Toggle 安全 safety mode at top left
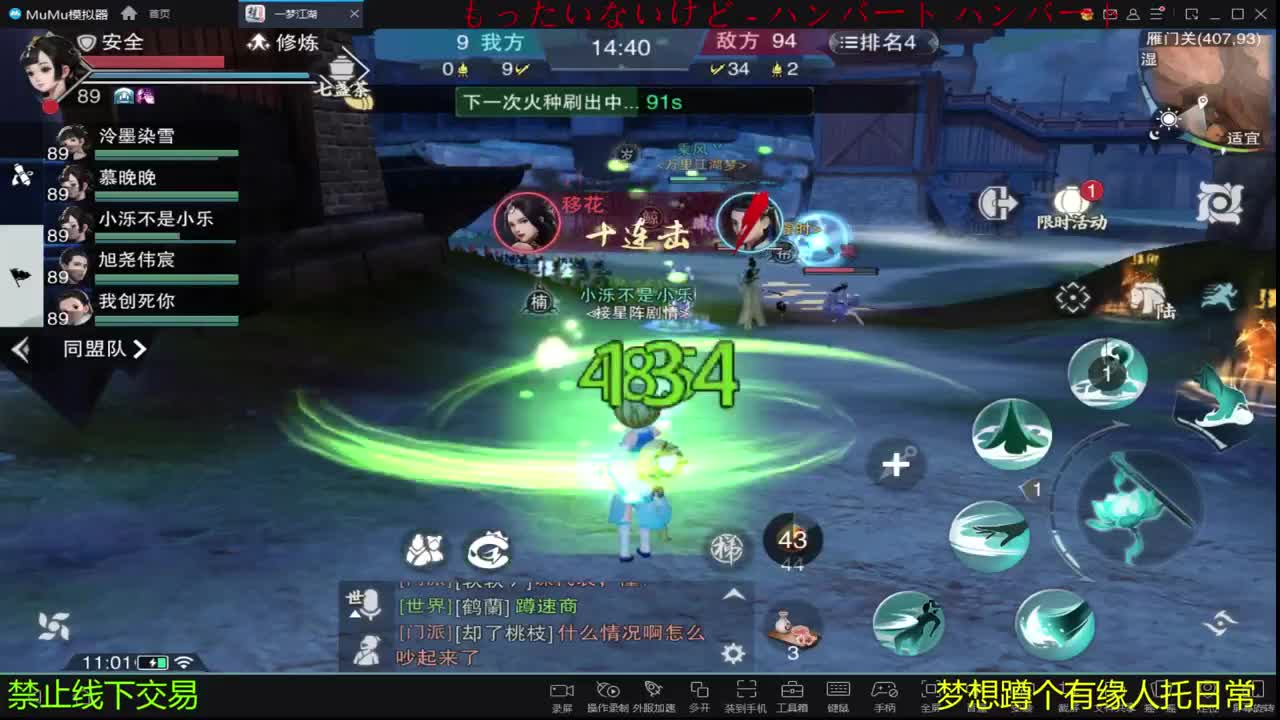The width and height of the screenshot is (1280, 720). [x=108, y=43]
